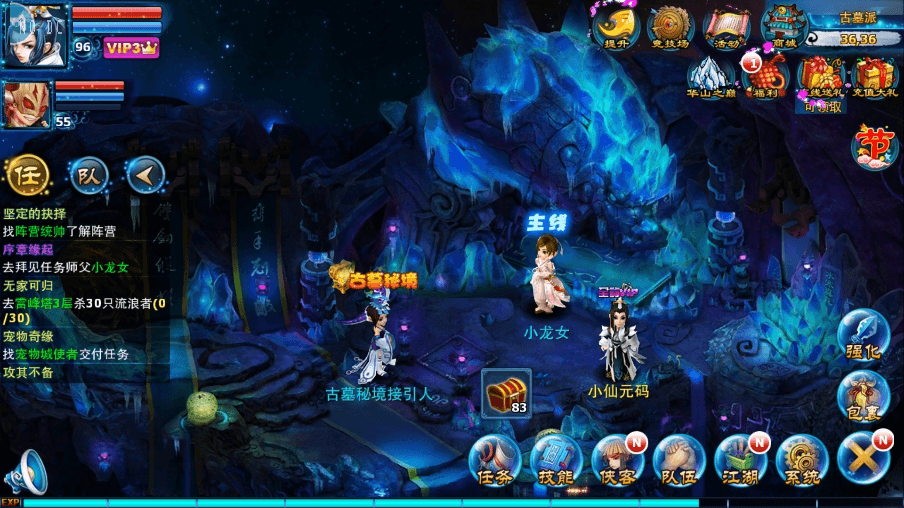Open the 江湖 menu button
Screen dimensions: 904x508
(740, 461)
